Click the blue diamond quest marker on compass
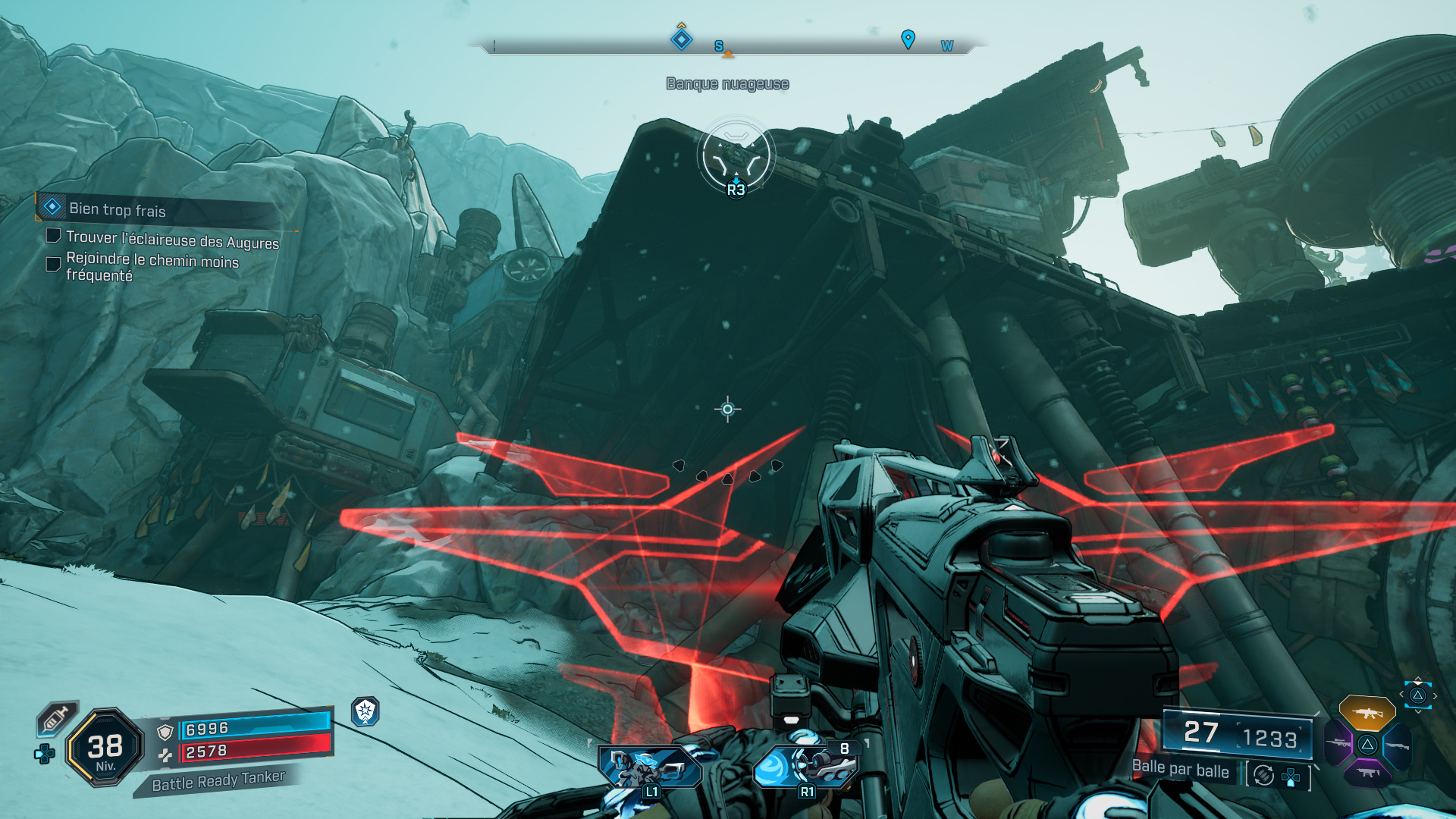The image size is (1456, 819). tap(682, 39)
